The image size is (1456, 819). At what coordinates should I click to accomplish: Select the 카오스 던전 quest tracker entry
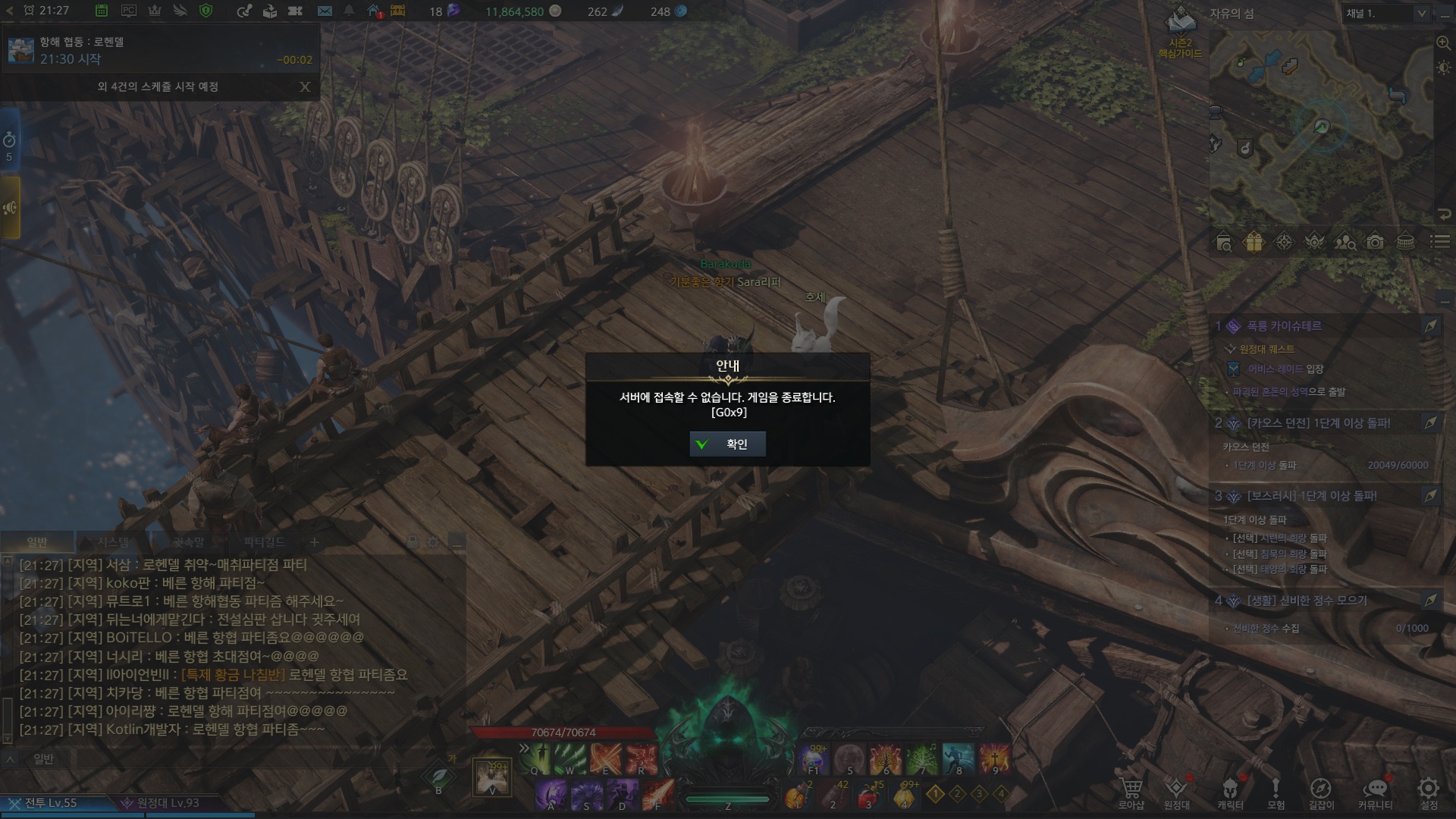coord(1318,423)
